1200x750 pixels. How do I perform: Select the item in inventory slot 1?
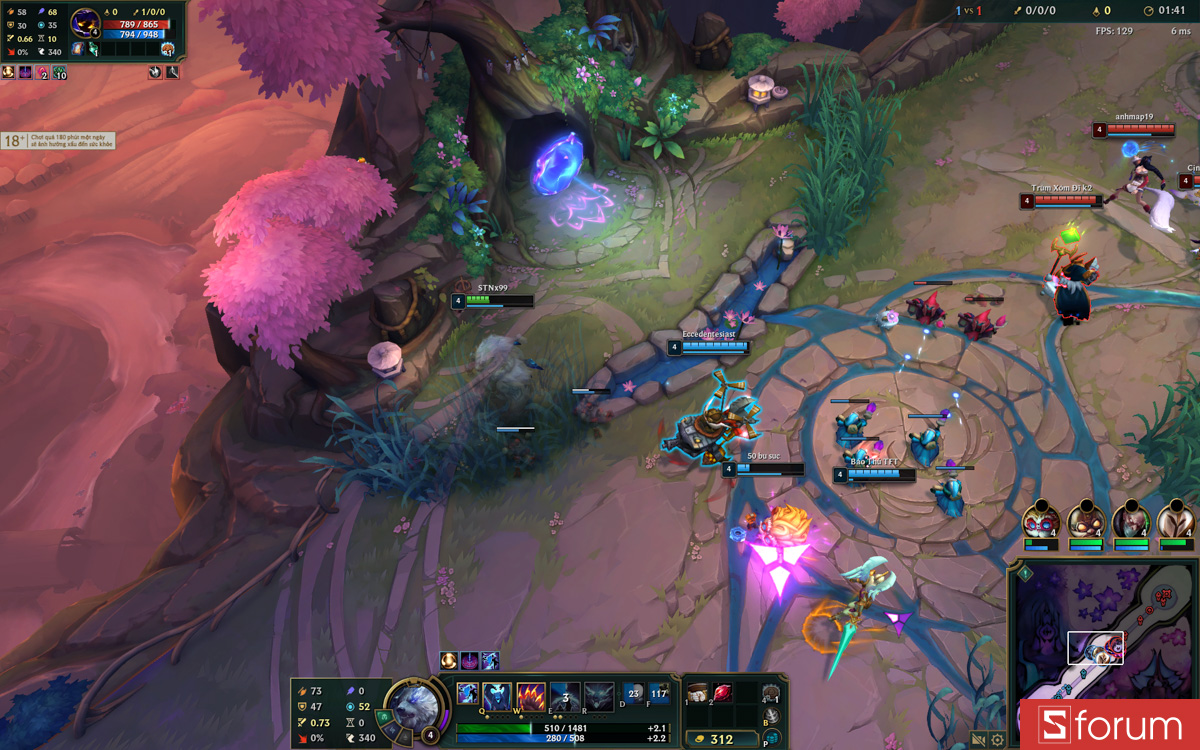[698, 692]
